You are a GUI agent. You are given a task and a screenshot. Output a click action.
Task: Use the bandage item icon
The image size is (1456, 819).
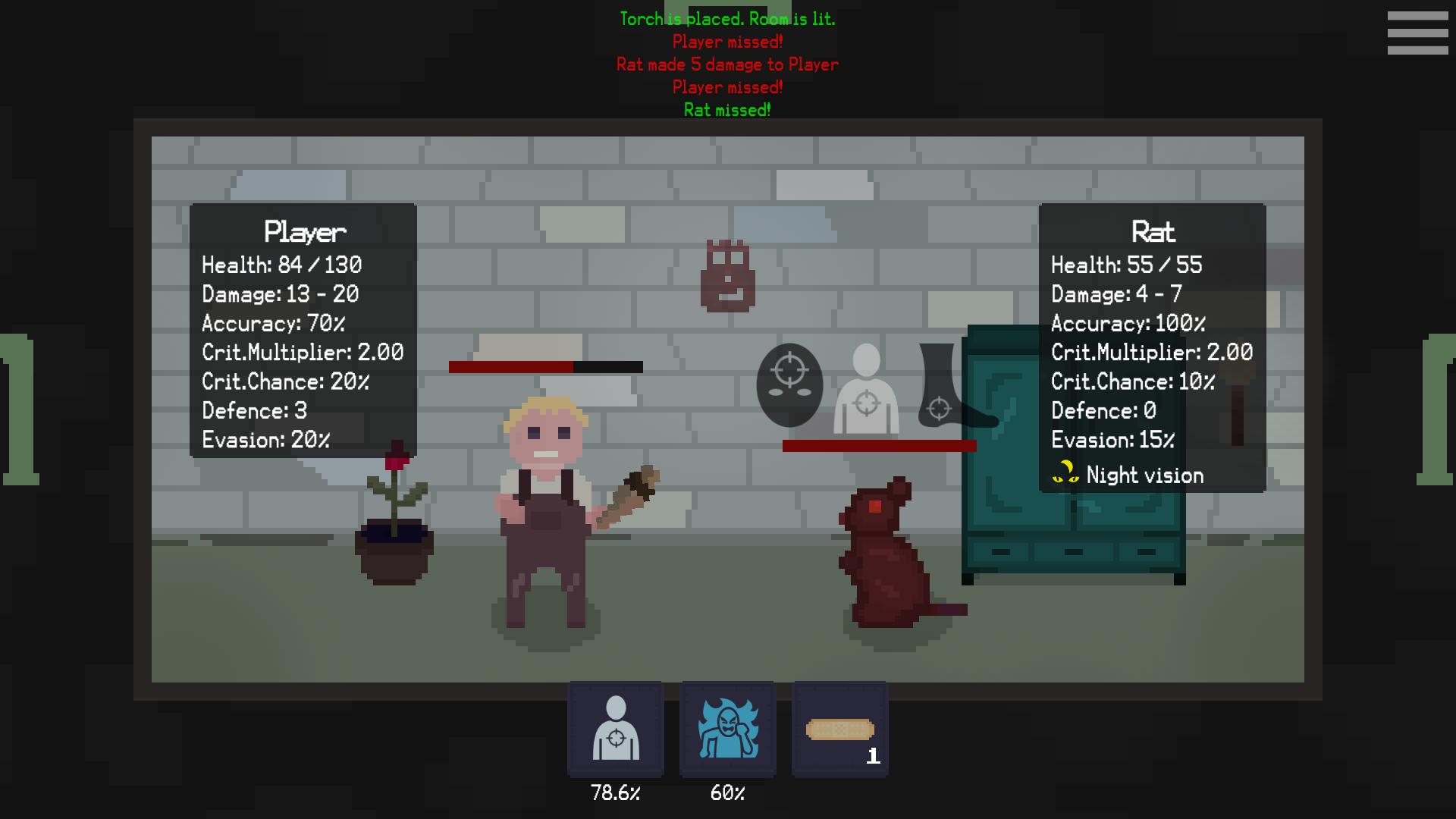839,730
